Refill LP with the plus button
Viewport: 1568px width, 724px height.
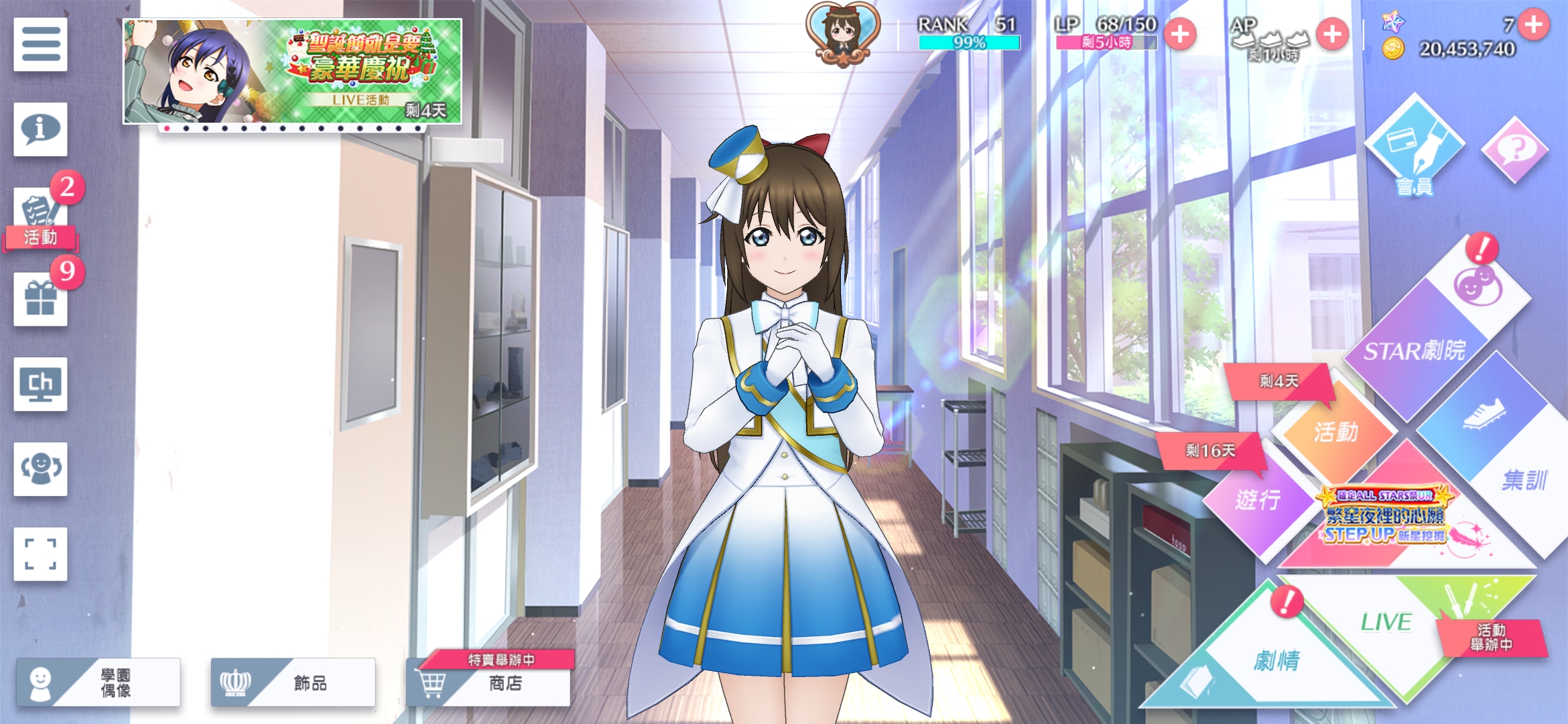click(x=1180, y=34)
